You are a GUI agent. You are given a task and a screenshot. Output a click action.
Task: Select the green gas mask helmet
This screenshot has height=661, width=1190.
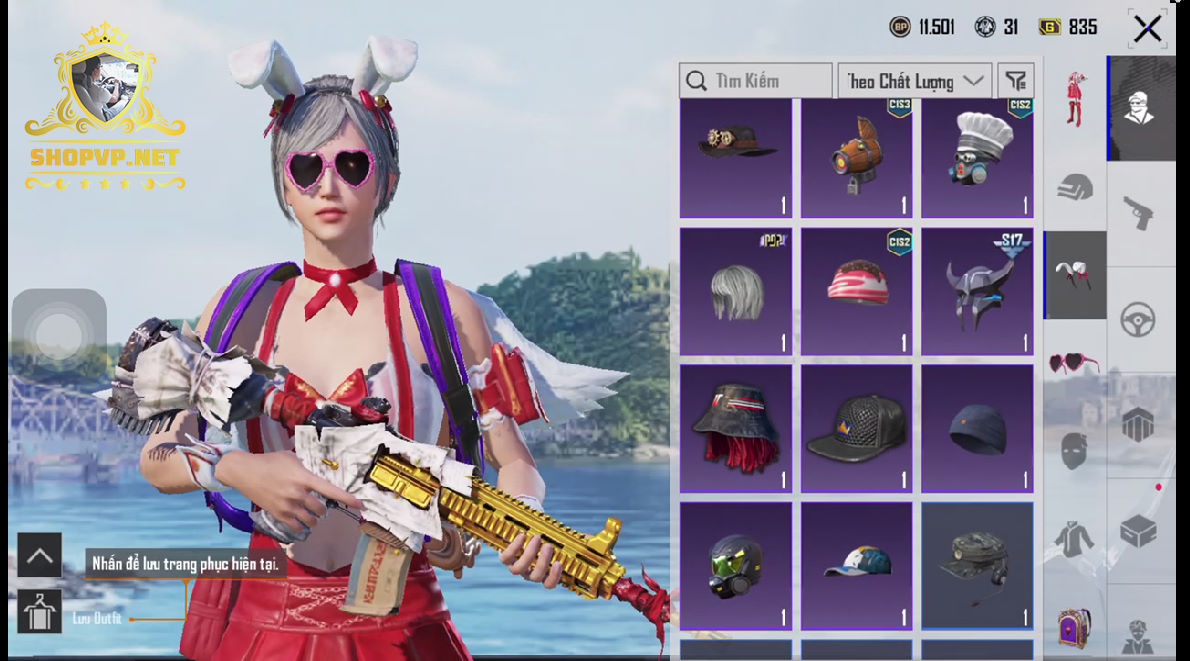point(736,565)
